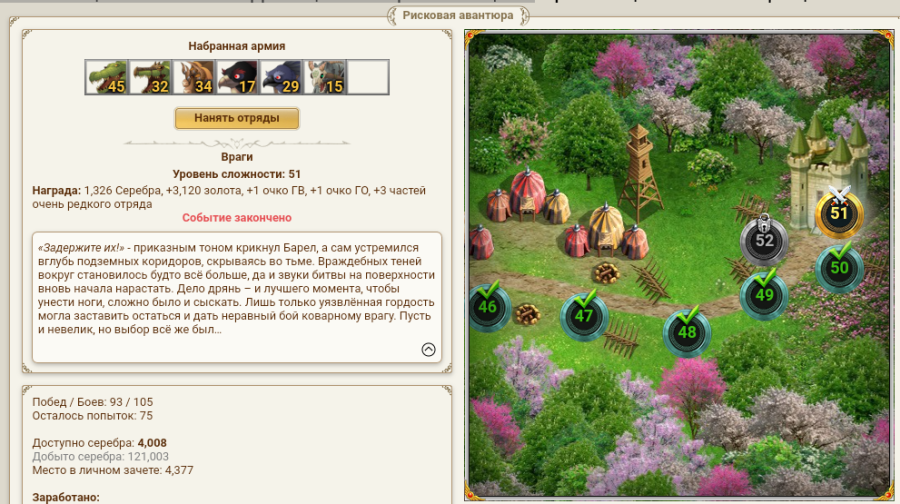Collapse the story text with the arrow button
This screenshot has width=900, height=504.
pyautogui.click(x=428, y=349)
